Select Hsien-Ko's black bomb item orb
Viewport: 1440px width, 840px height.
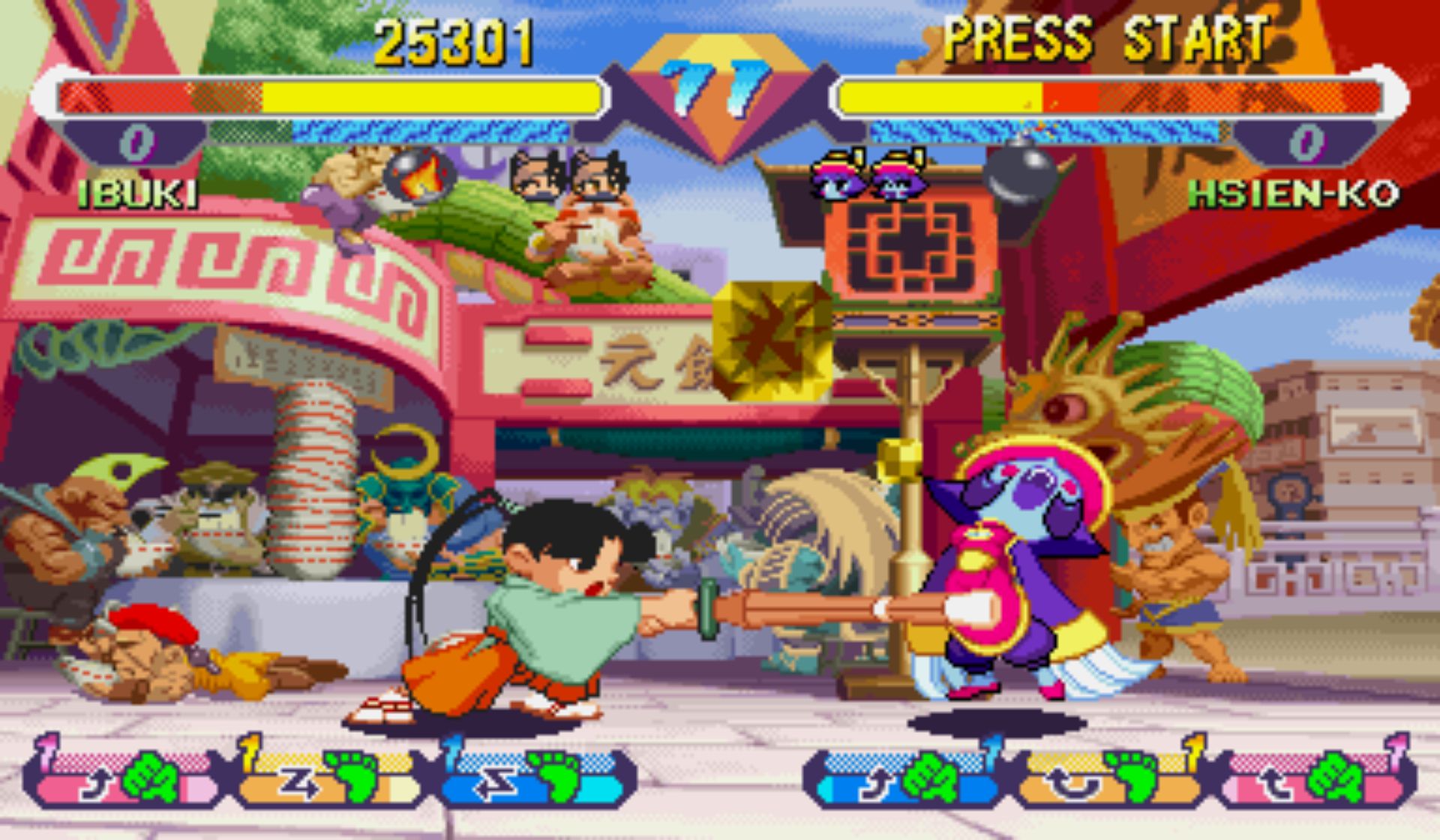[1020, 174]
